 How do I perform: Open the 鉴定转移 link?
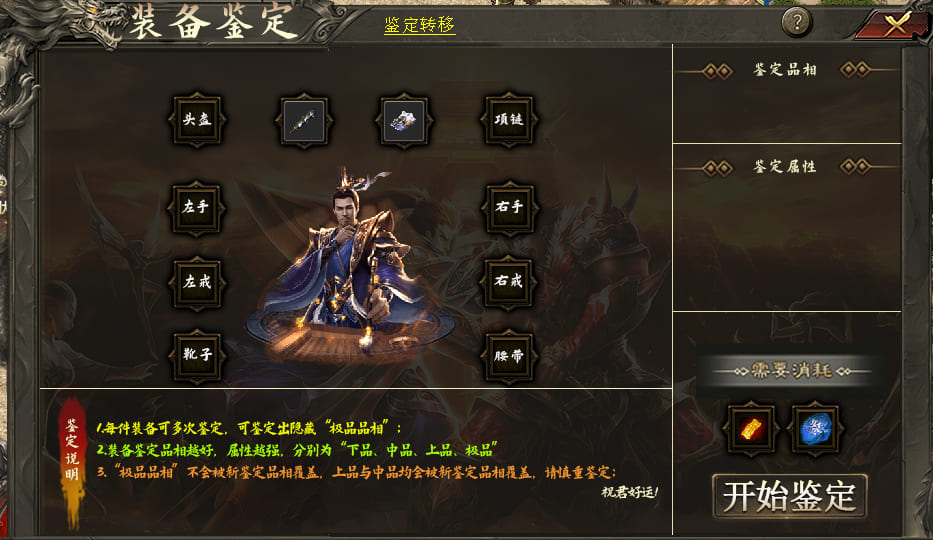(420, 25)
